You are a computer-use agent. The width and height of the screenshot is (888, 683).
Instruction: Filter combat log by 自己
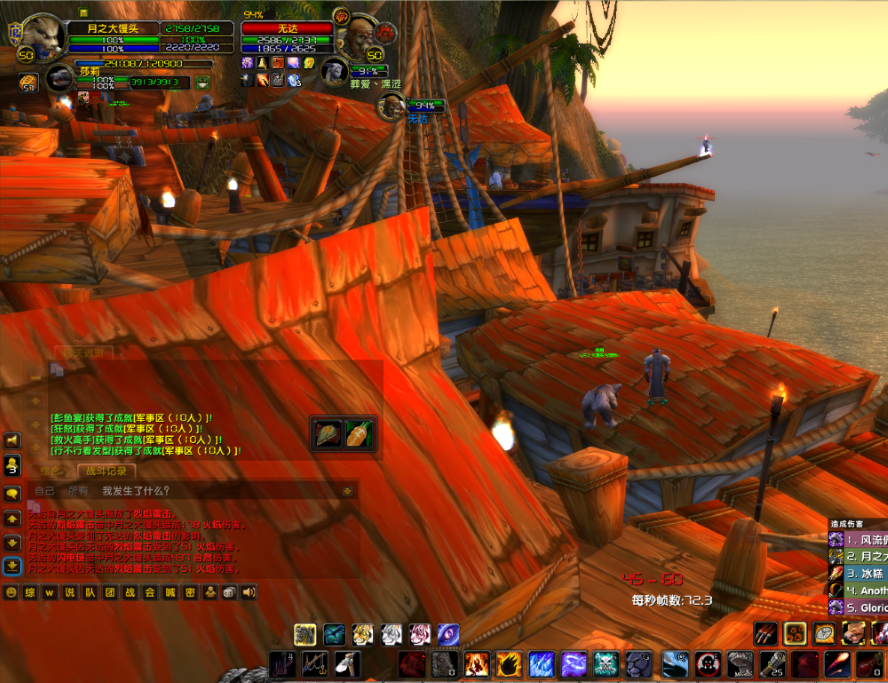tap(45, 491)
